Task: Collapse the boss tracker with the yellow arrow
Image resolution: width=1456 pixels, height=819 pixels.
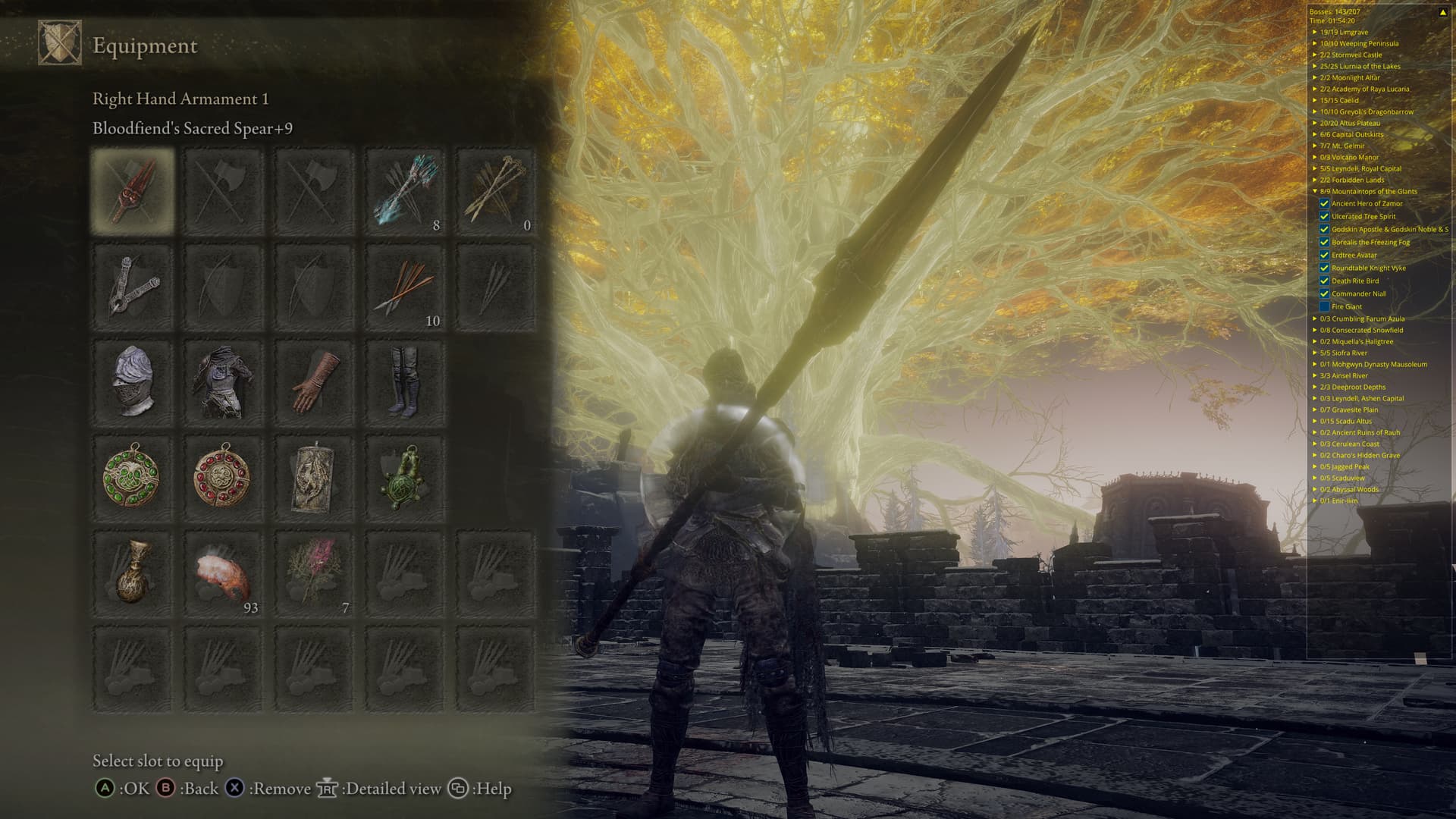Action: (x=1442, y=12)
